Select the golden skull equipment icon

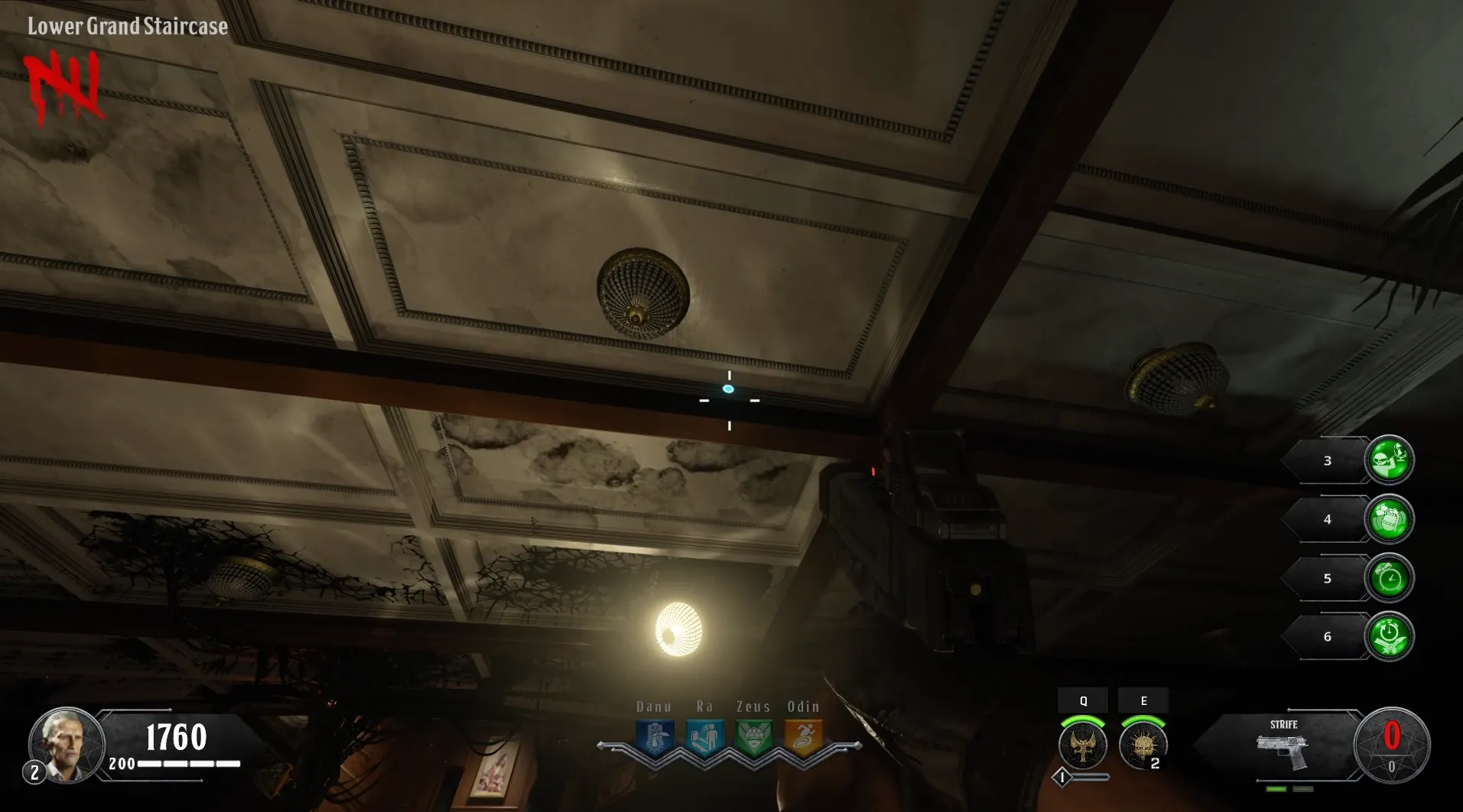(1143, 745)
